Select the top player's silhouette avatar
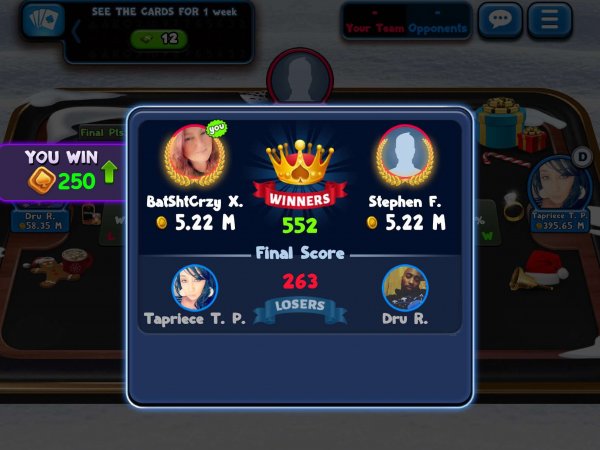The height and width of the screenshot is (450, 600). [x=298, y=77]
